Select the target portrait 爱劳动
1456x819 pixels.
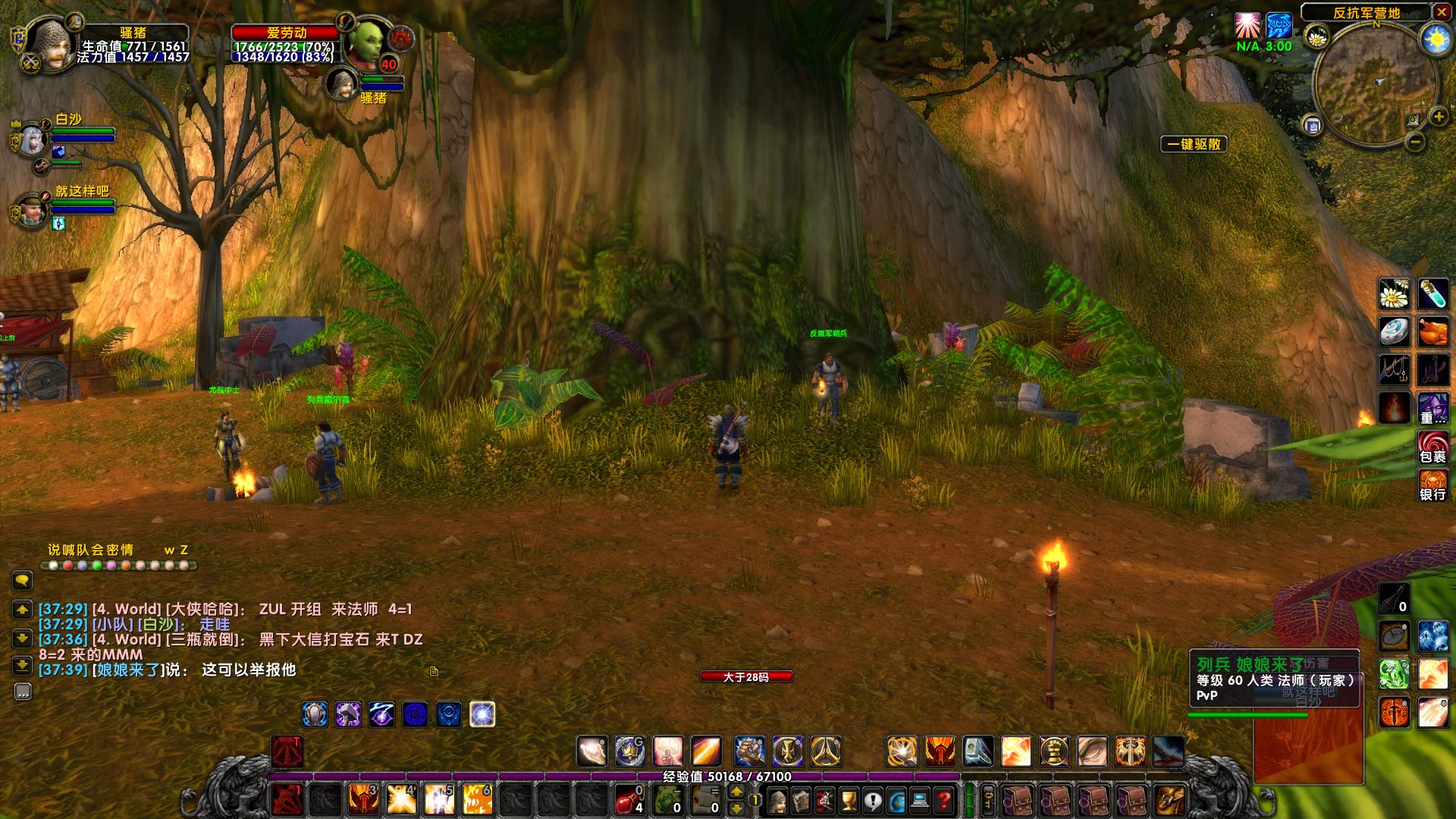pos(364,42)
